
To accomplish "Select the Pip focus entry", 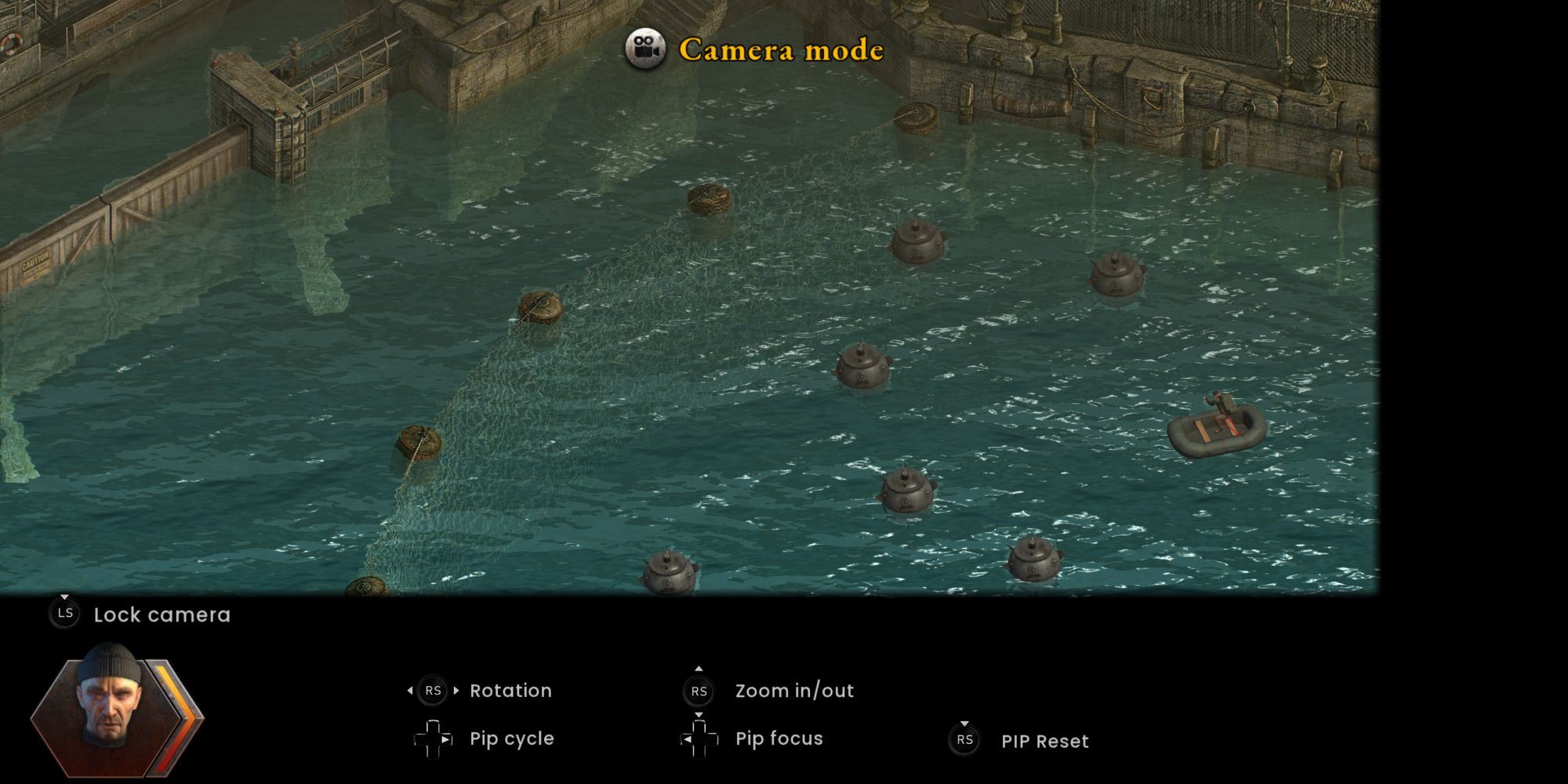I will [779, 738].
